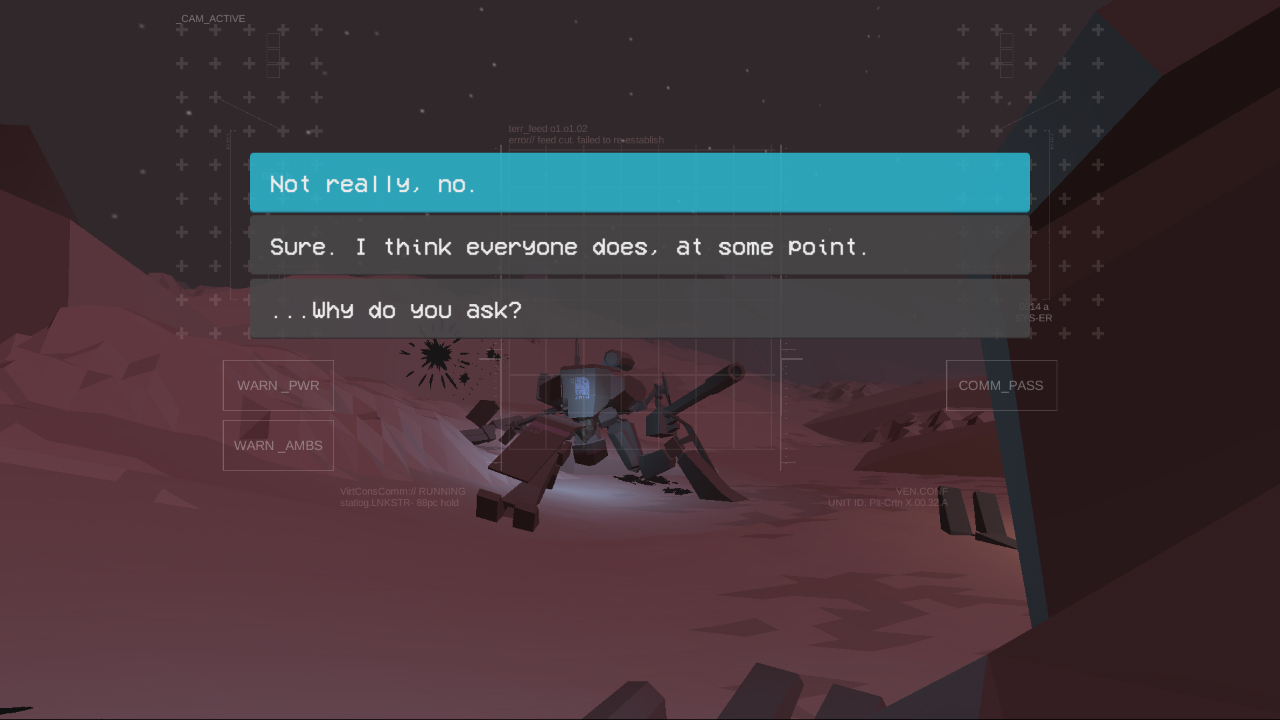The image size is (1280, 720).
Task: Select the highlighted 'Not really, no.' option
Action: (639, 183)
